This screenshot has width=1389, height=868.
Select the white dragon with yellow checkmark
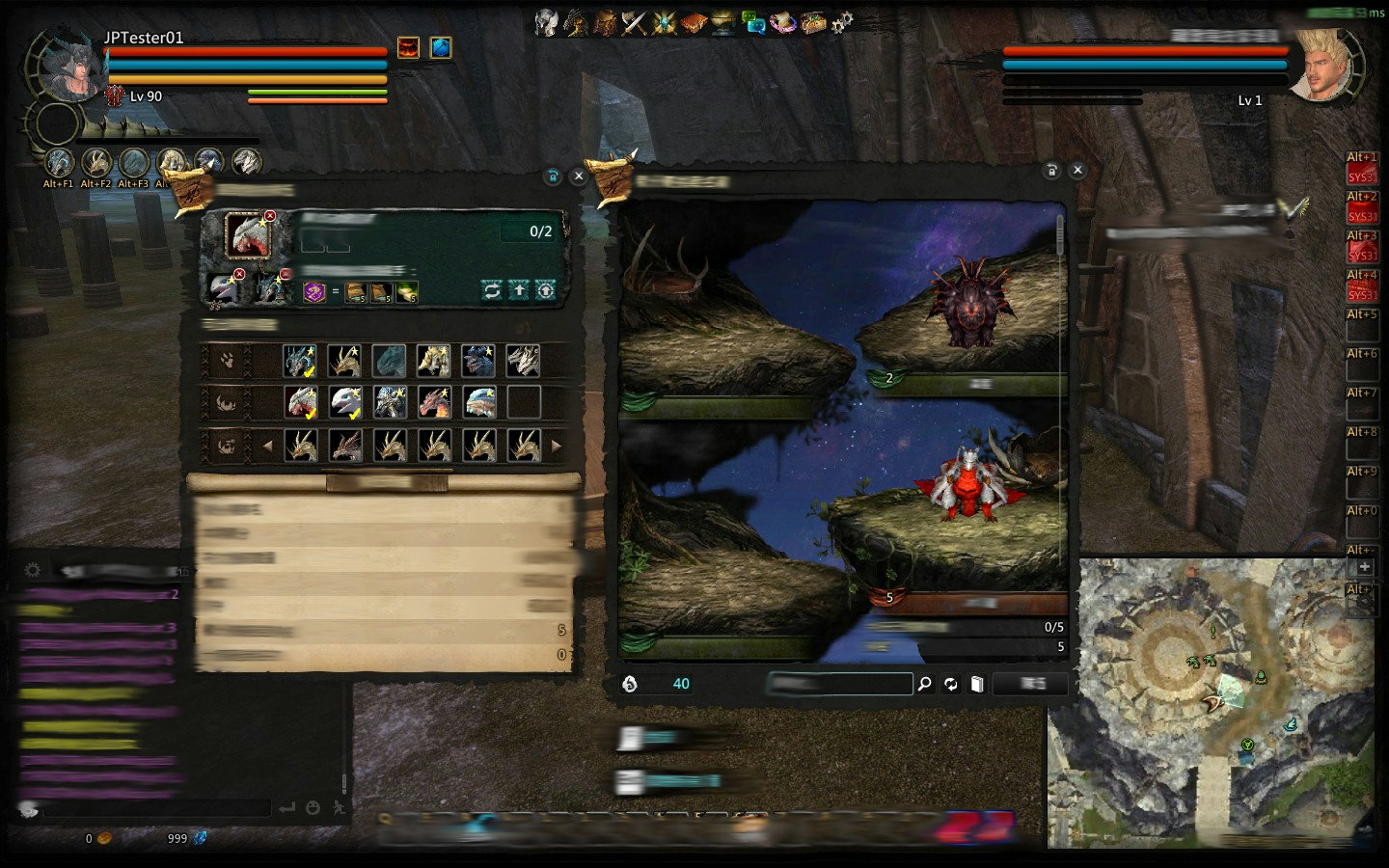345,402
